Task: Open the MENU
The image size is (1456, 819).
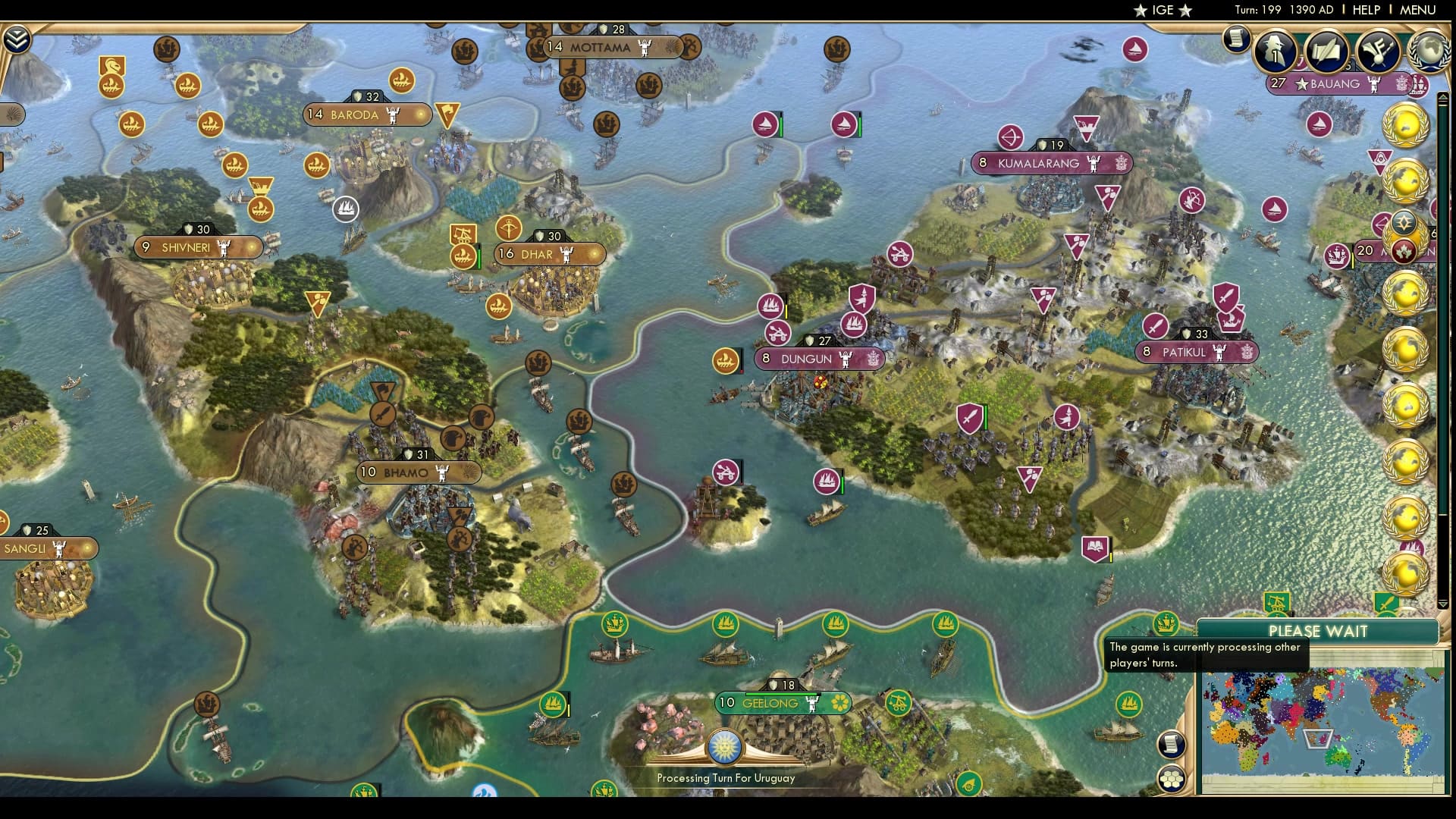Action: point(1417,10)
